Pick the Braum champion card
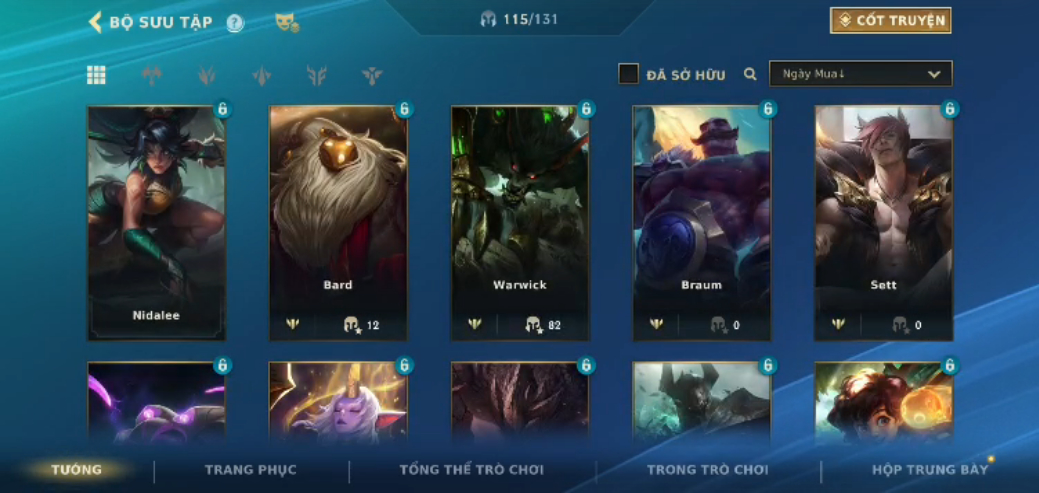This screenshot has width=1039, height=493. [x=701, y=222]
